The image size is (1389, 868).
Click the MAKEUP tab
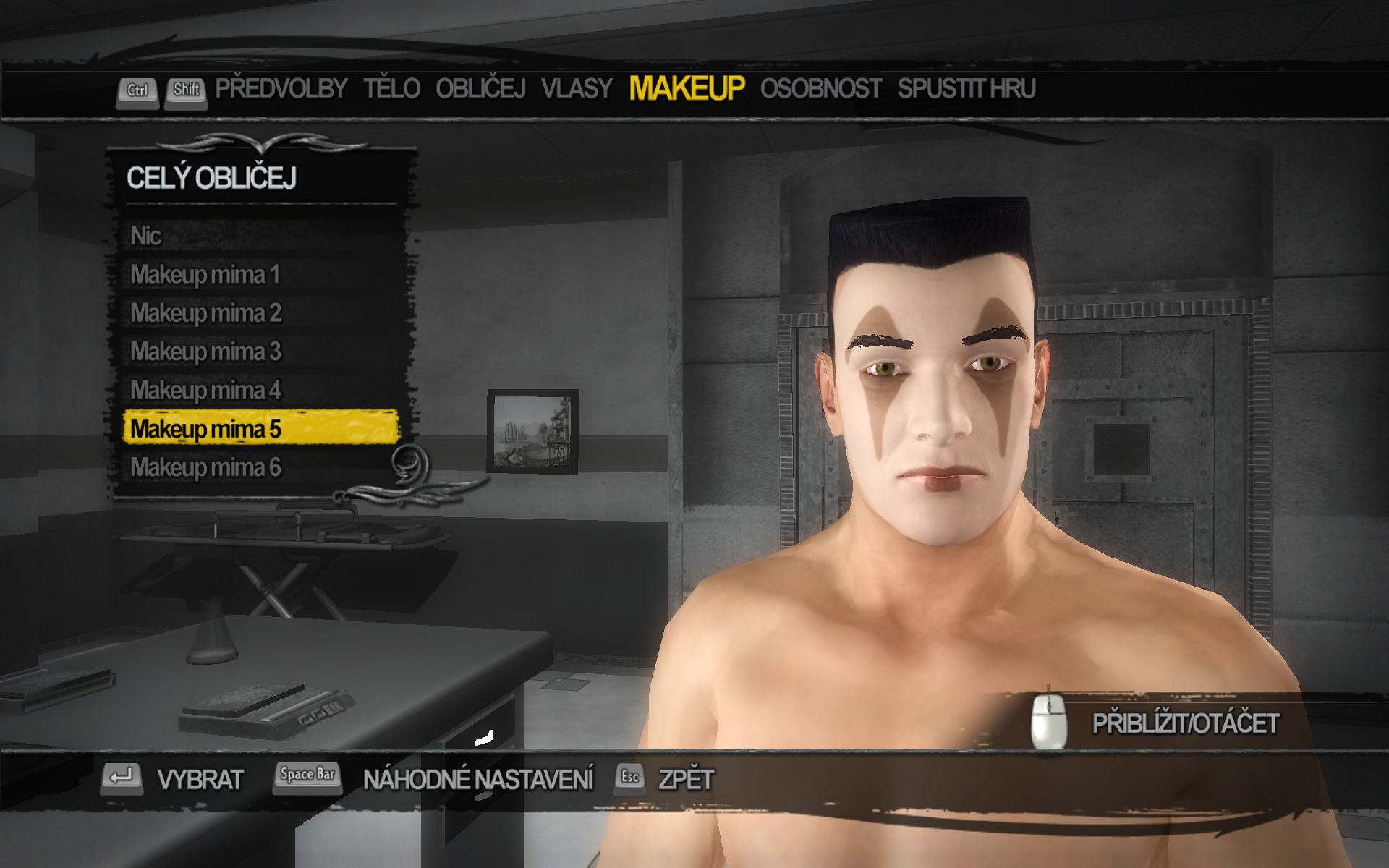coord(687,89)
